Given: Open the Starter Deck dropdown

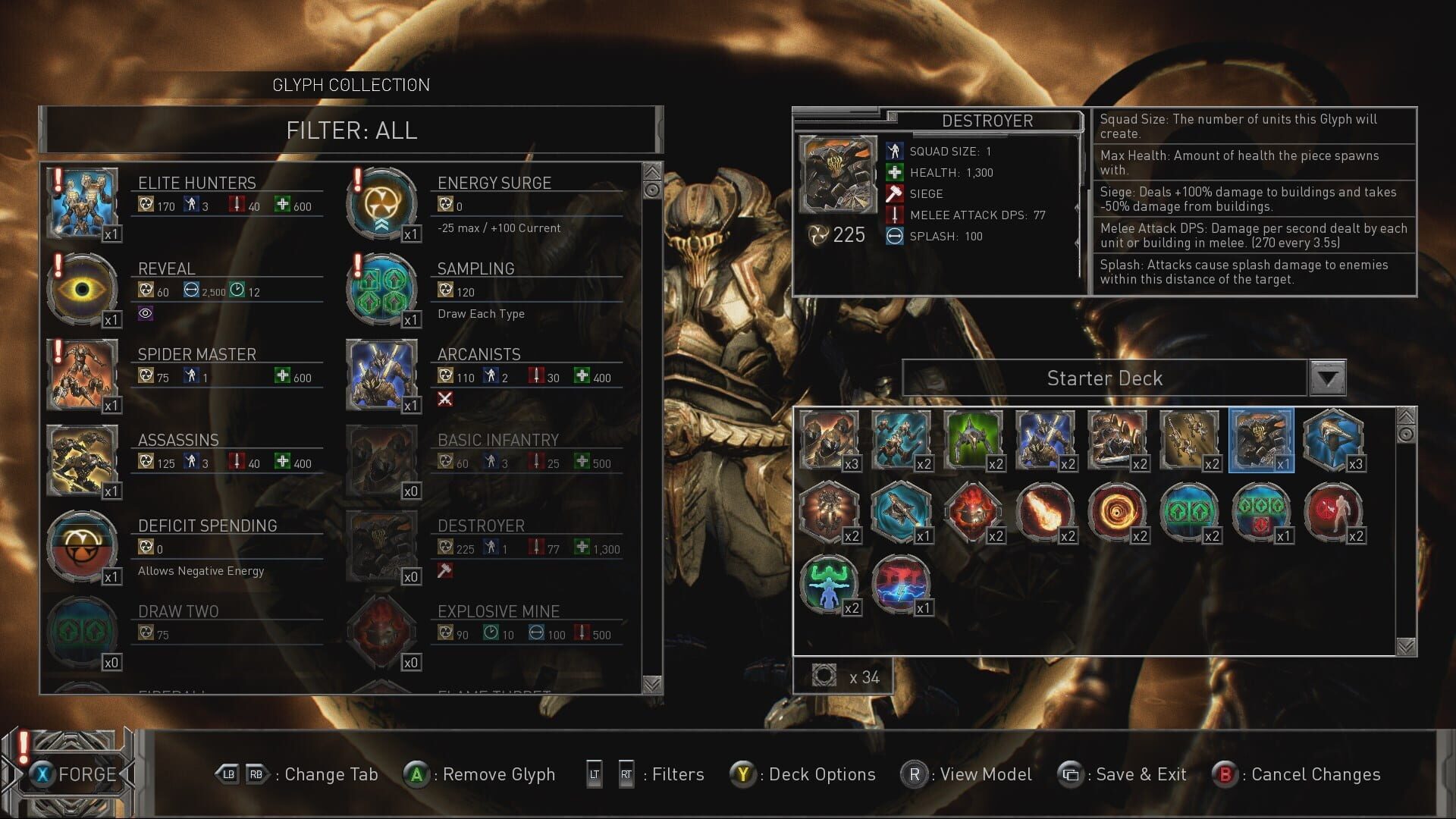Looking at the screenshot, I should (x=1329, y=378).
